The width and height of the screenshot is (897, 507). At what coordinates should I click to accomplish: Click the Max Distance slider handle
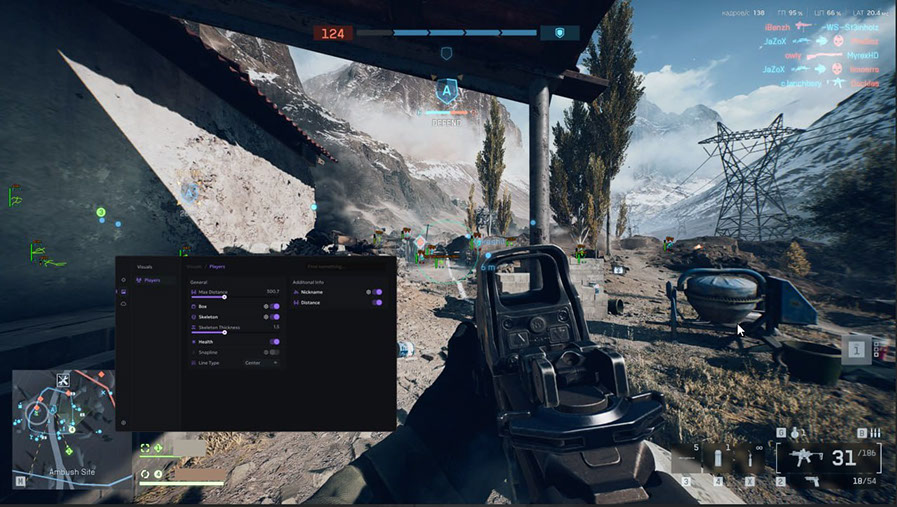(x=225, y=297)
